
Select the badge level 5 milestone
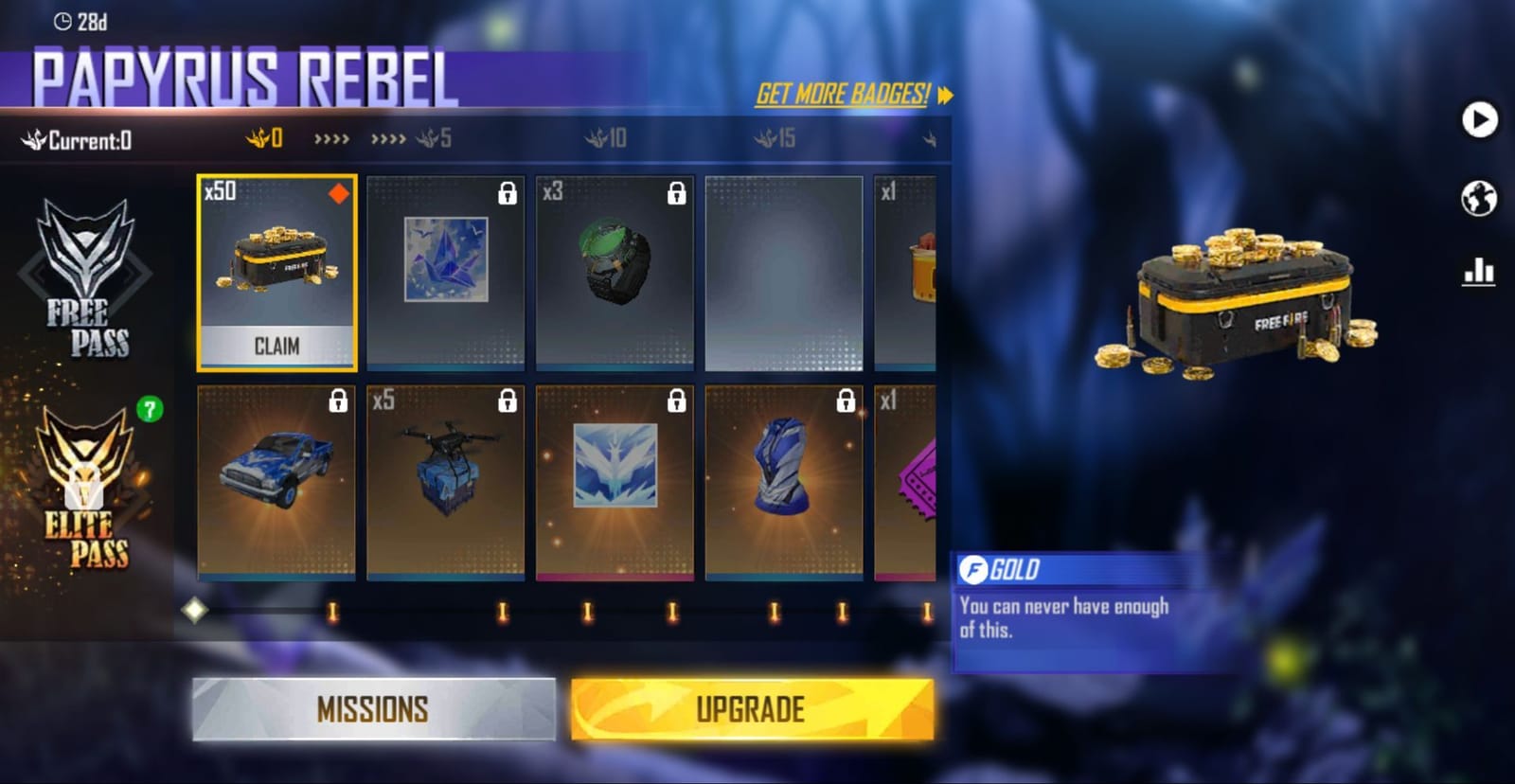coord(431,138)
